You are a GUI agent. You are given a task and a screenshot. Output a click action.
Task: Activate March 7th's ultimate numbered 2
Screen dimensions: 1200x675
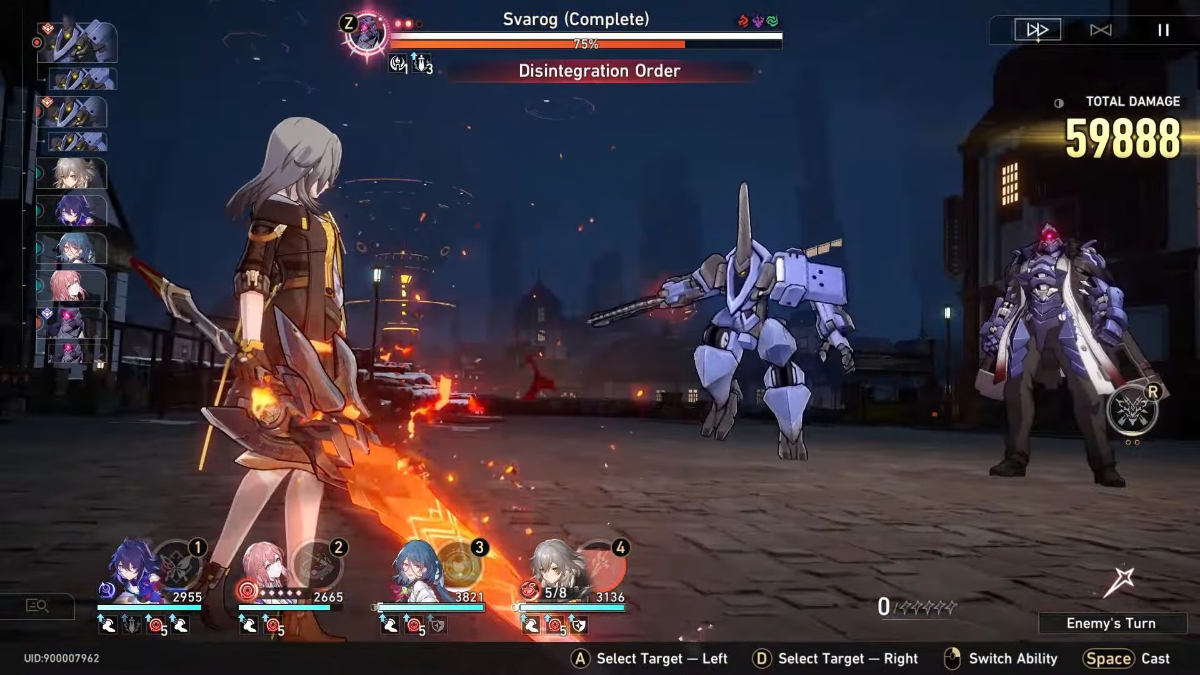coord(320,565)
